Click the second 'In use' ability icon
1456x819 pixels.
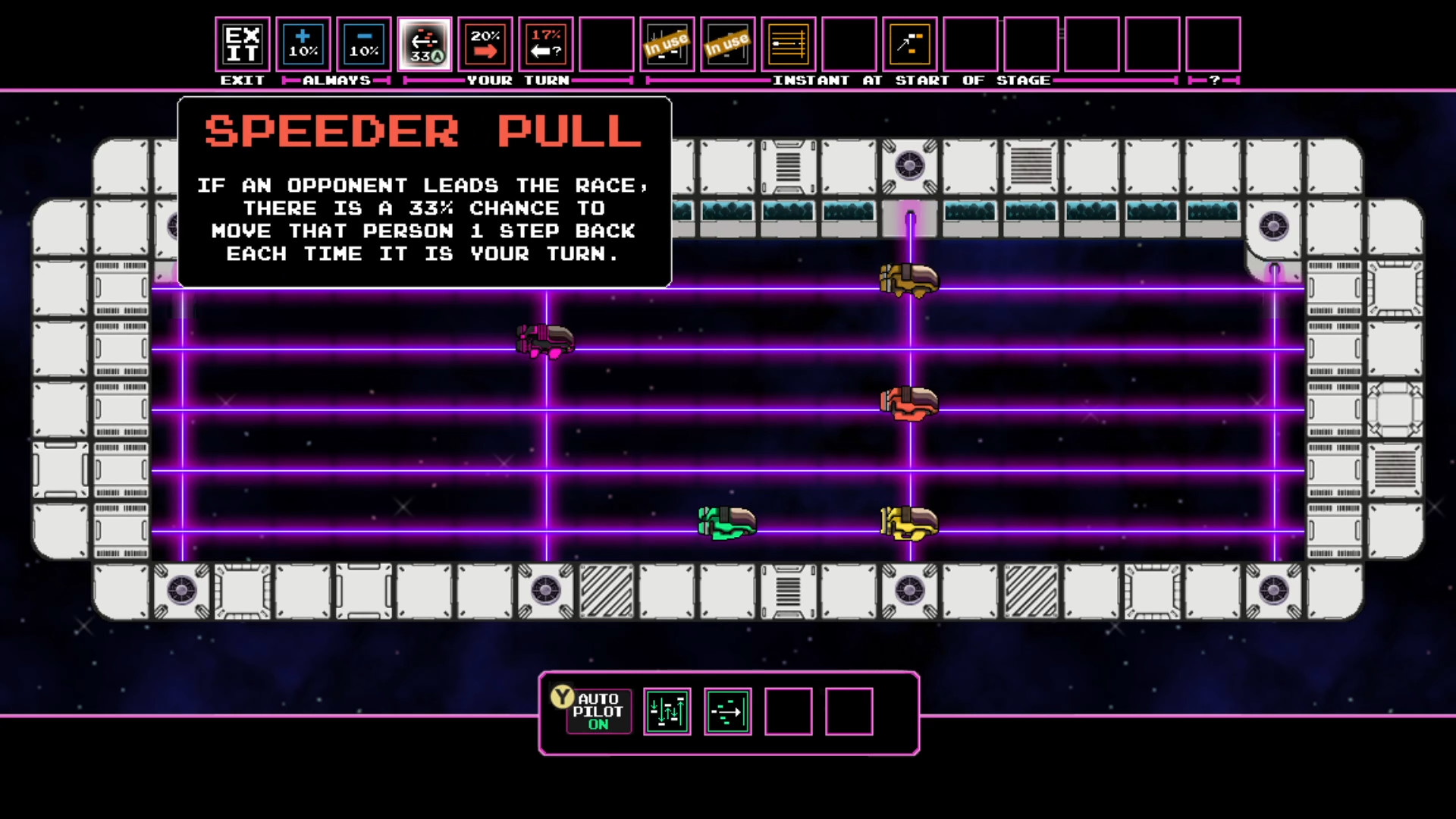click(727, 44)
